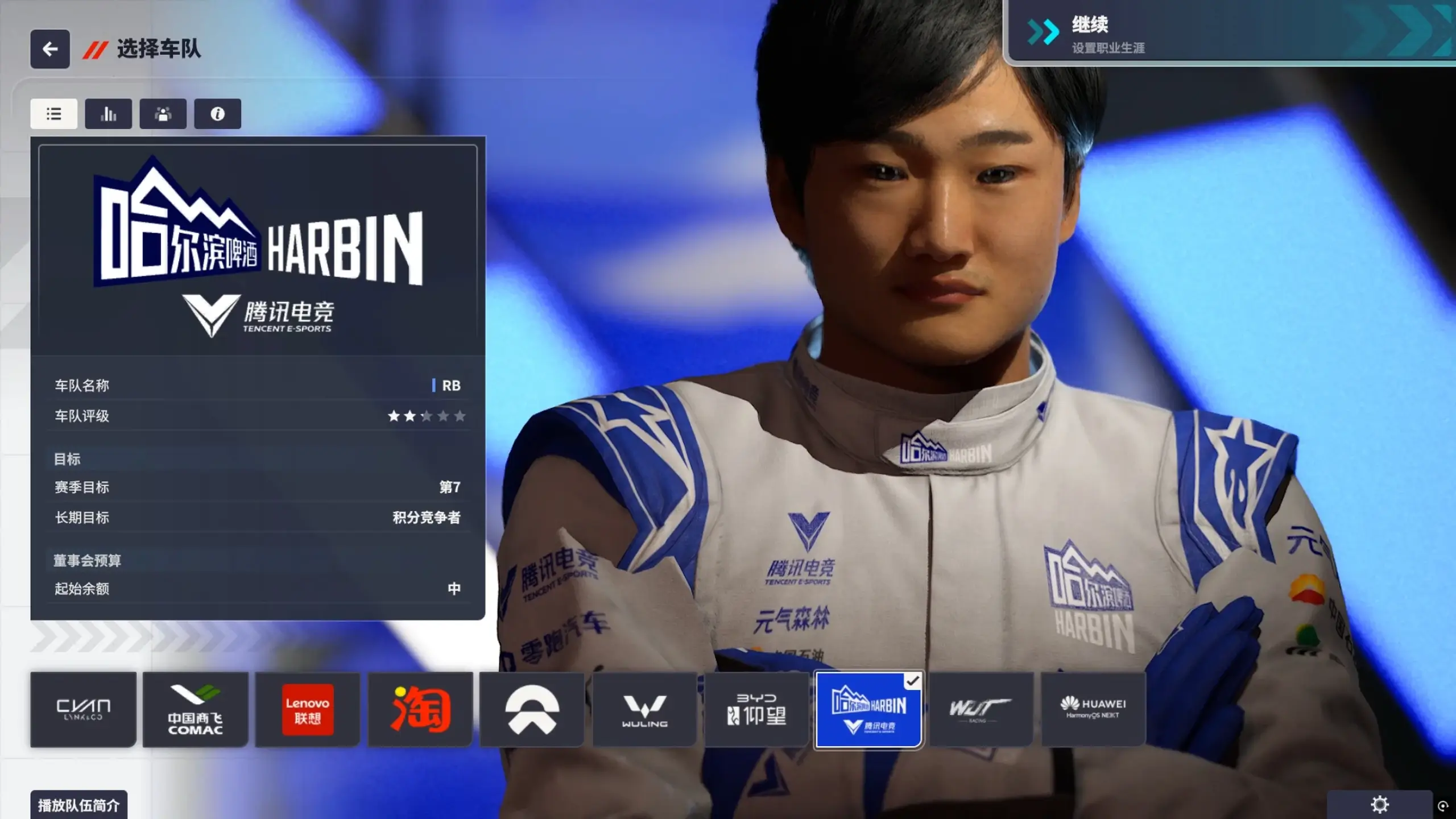Open settings with the gear icon
Image resolution: width=1456 pixels, height=819 pixels.
pos(1380,805)
